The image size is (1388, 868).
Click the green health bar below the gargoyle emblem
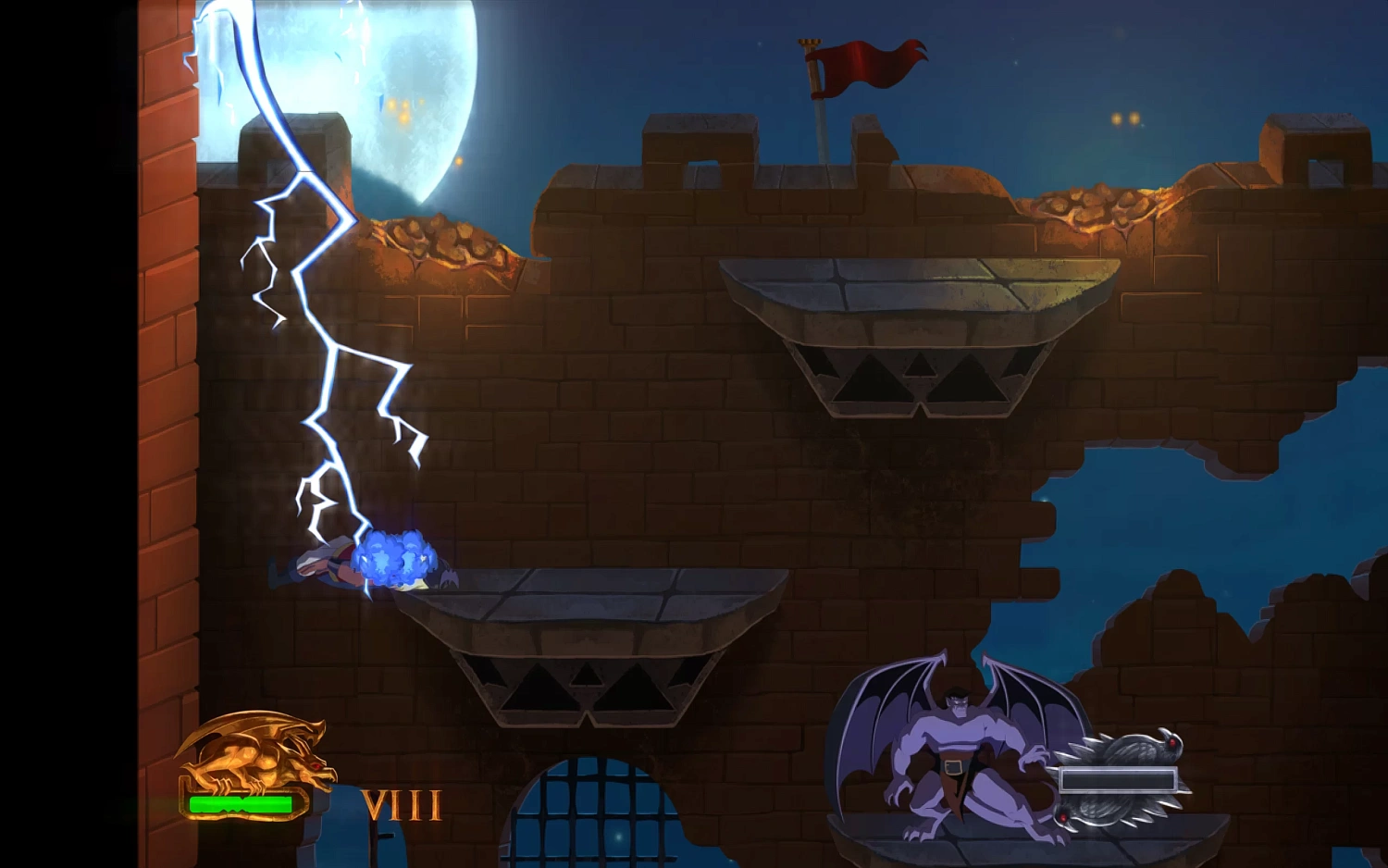pyautogui.click(x=239, y=803)
